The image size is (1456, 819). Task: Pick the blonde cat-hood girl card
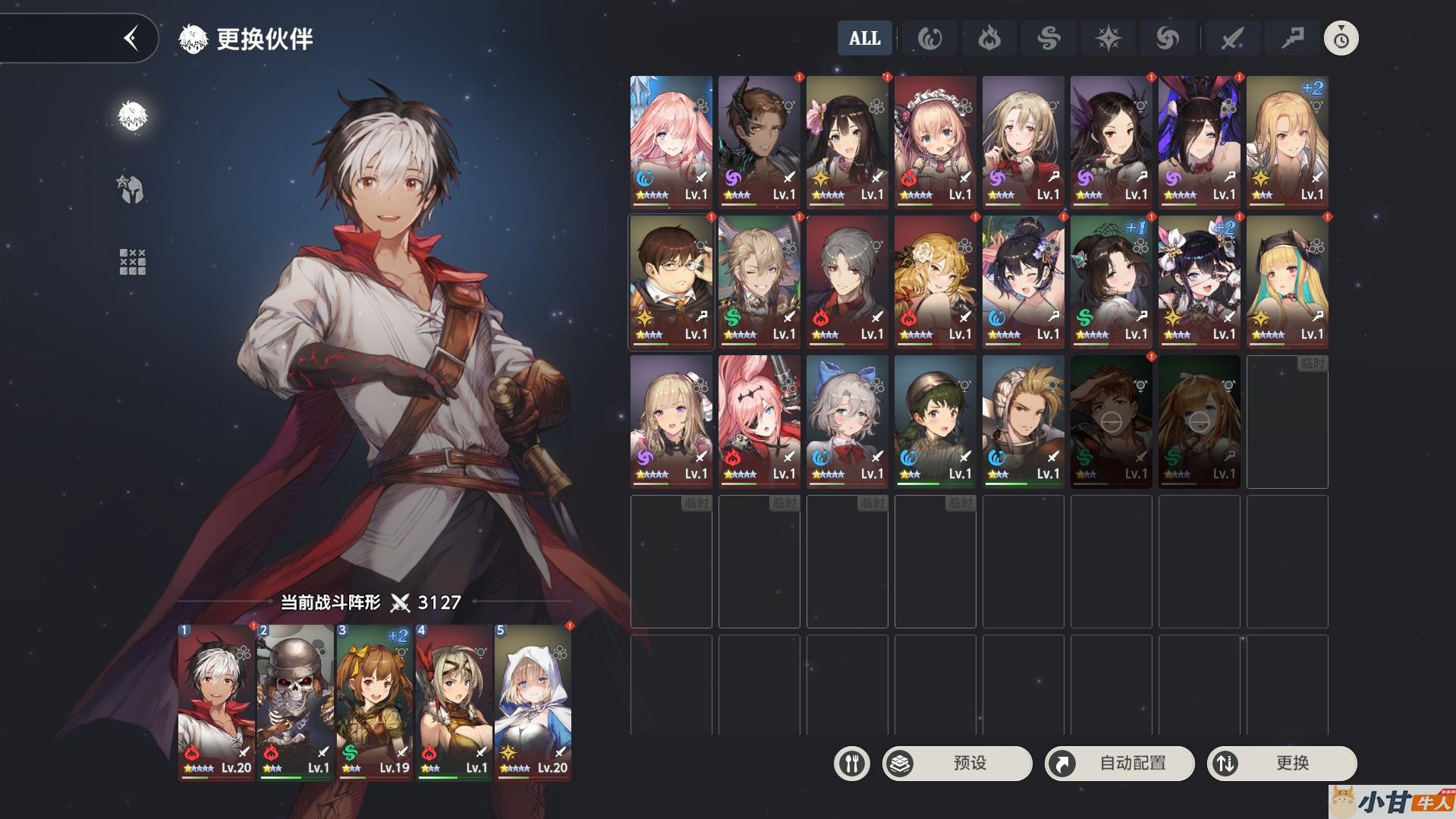pos(1287,282)
